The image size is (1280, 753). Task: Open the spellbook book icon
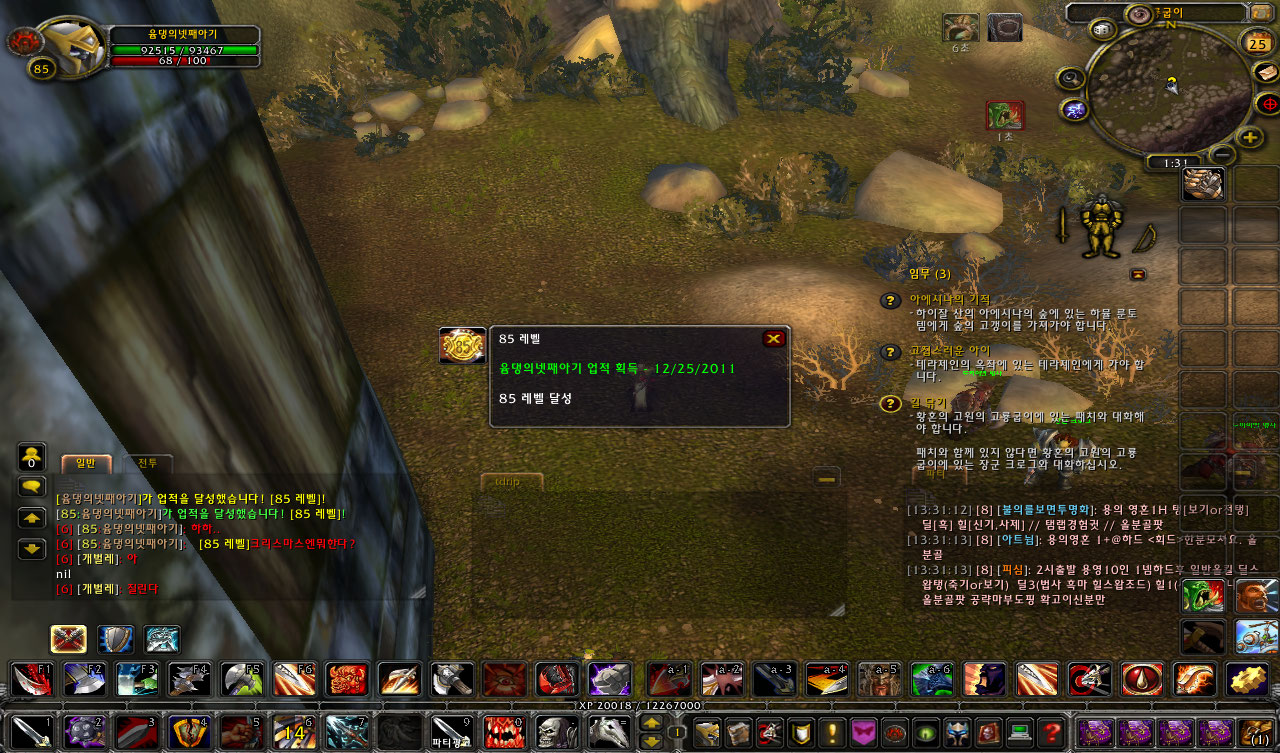click(x=739, y=733)
